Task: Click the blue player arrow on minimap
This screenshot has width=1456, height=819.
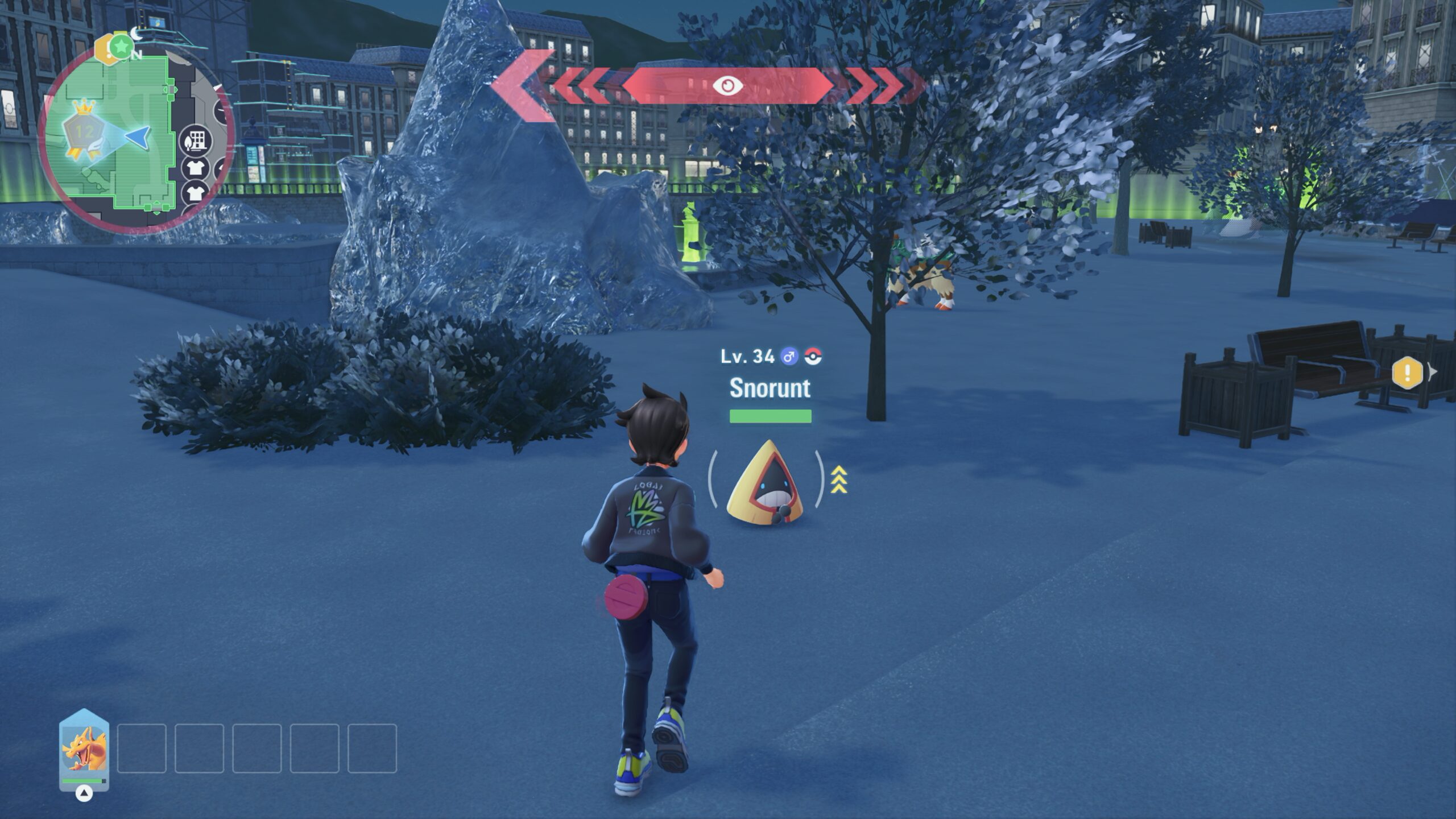Action: point(139,136)
